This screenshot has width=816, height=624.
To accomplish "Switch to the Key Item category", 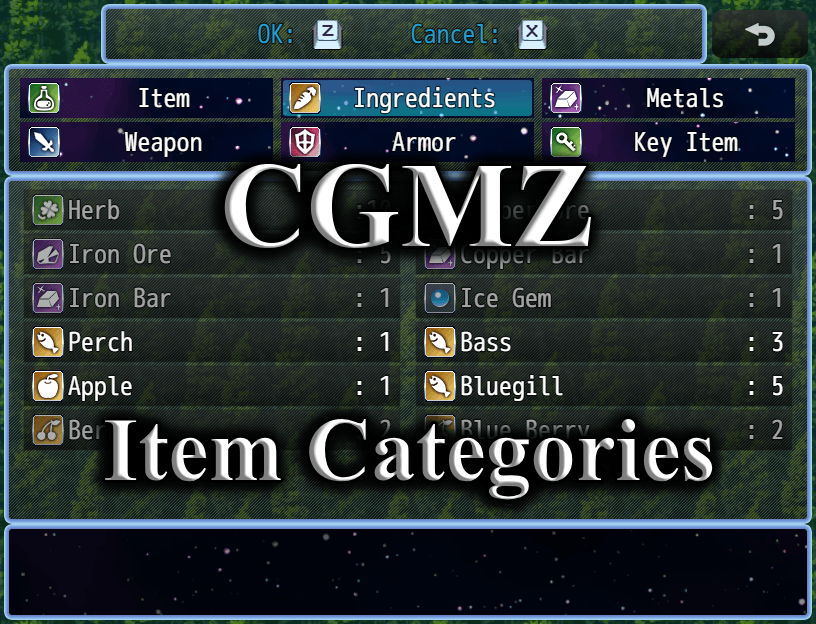I will [668, 143].
